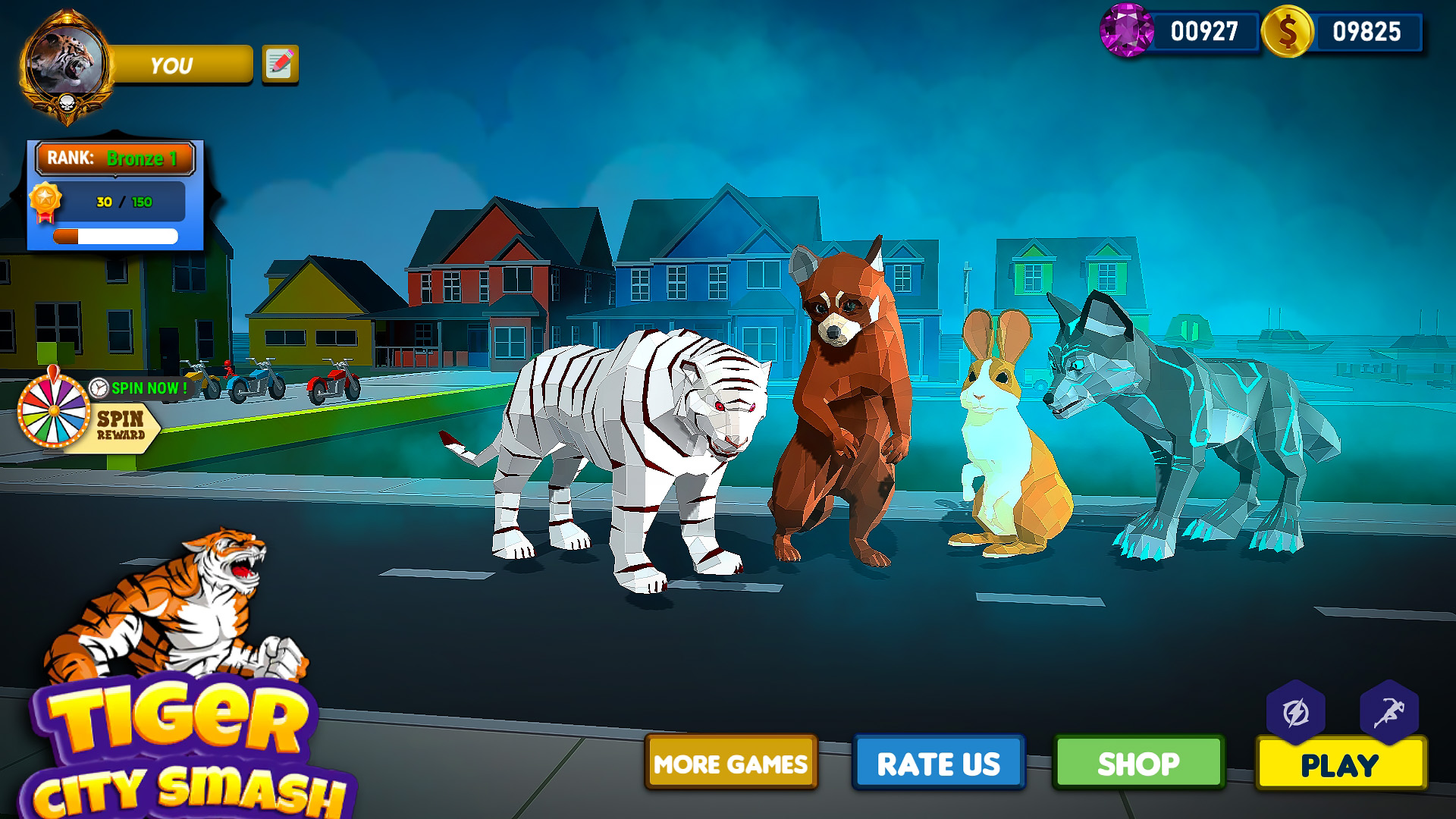Image resolution: width=1456 pixels, height=819 pixels.
Task: Open MORE GAMES
Action: pyautogui.click(x=730, y=764)
